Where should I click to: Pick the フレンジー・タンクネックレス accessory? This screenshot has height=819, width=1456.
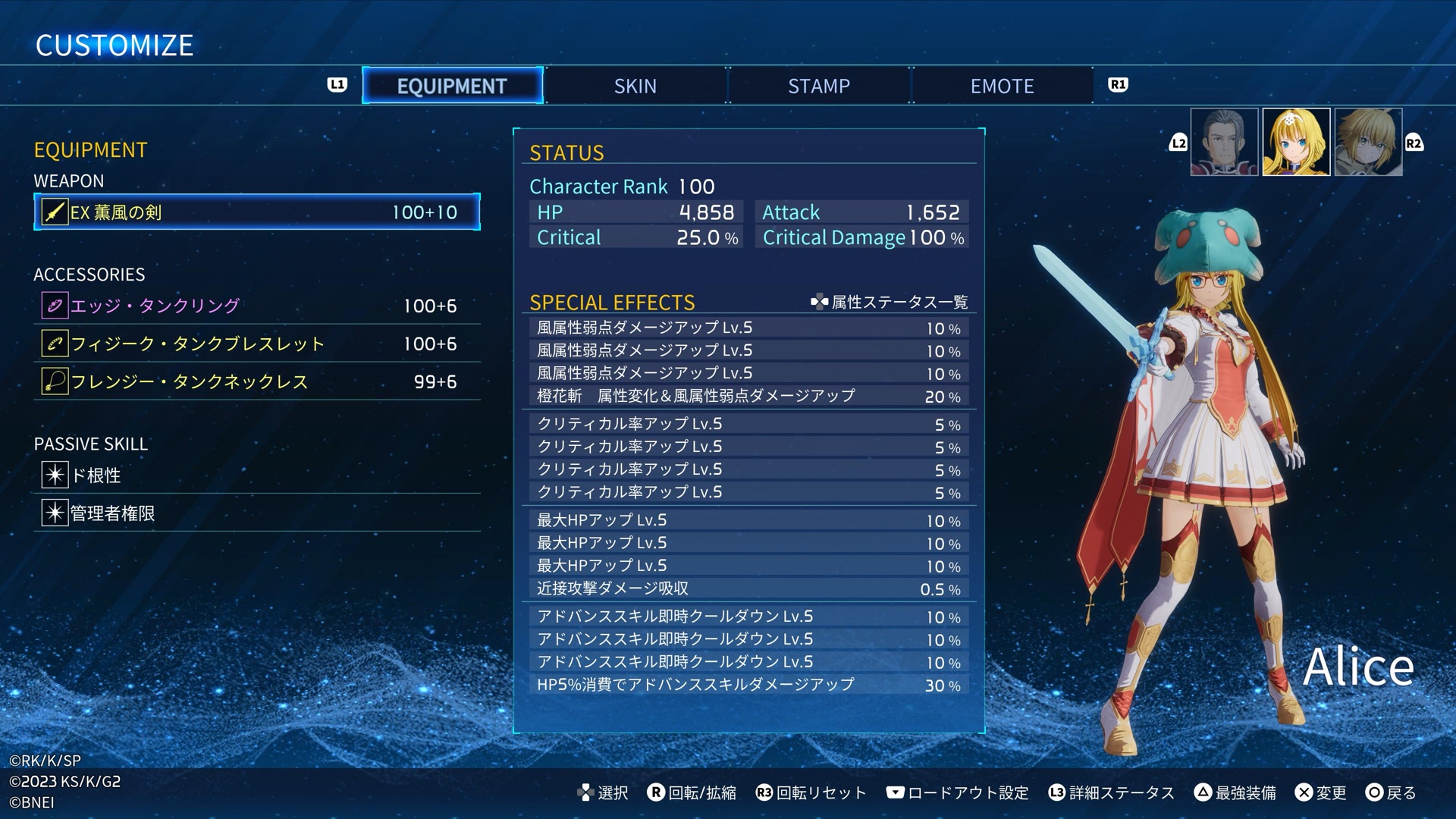(x=256, y=381)
